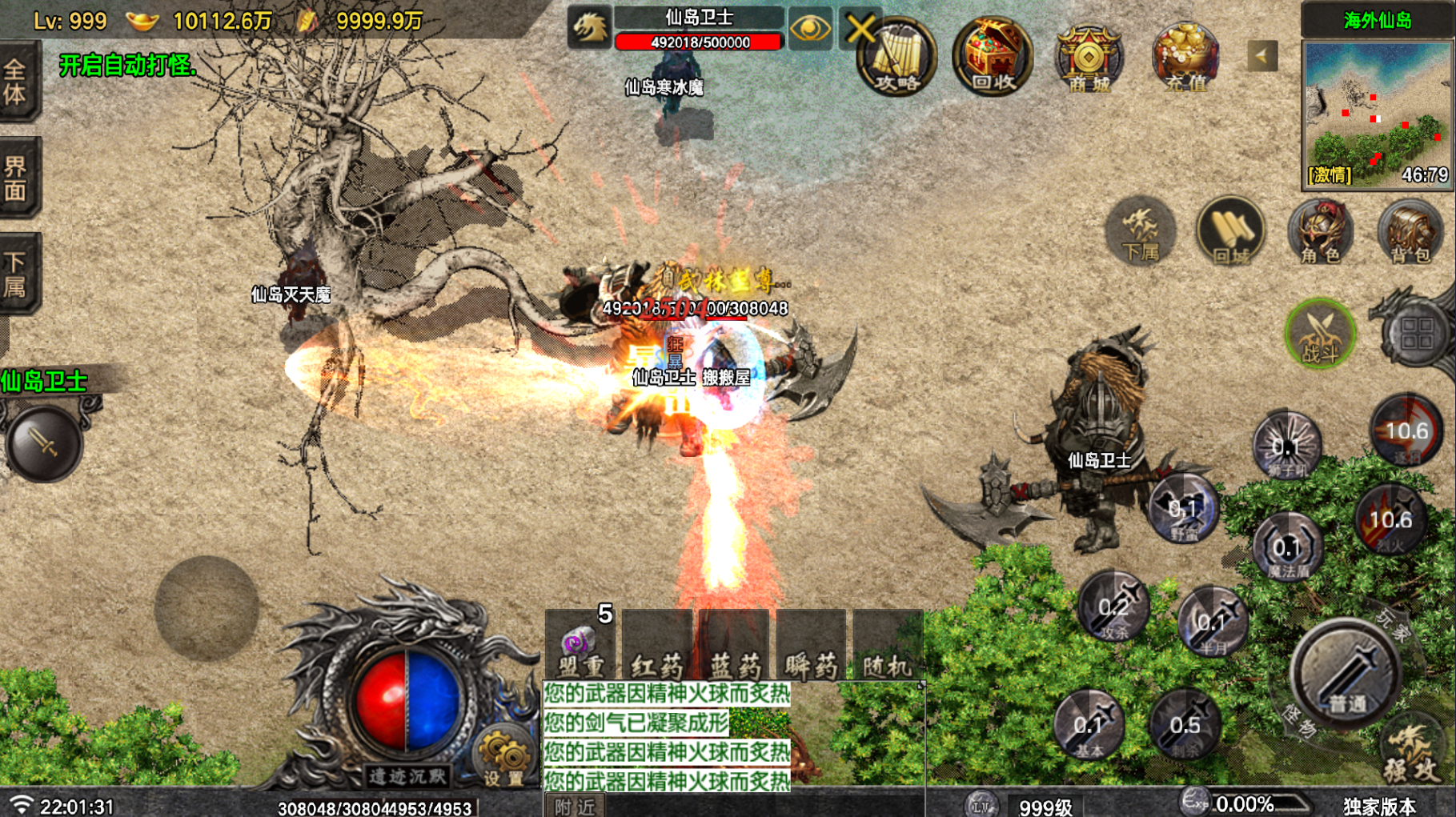Toggle the eye icon beside target
The image size is (1456, 817).
click(809, 30)
